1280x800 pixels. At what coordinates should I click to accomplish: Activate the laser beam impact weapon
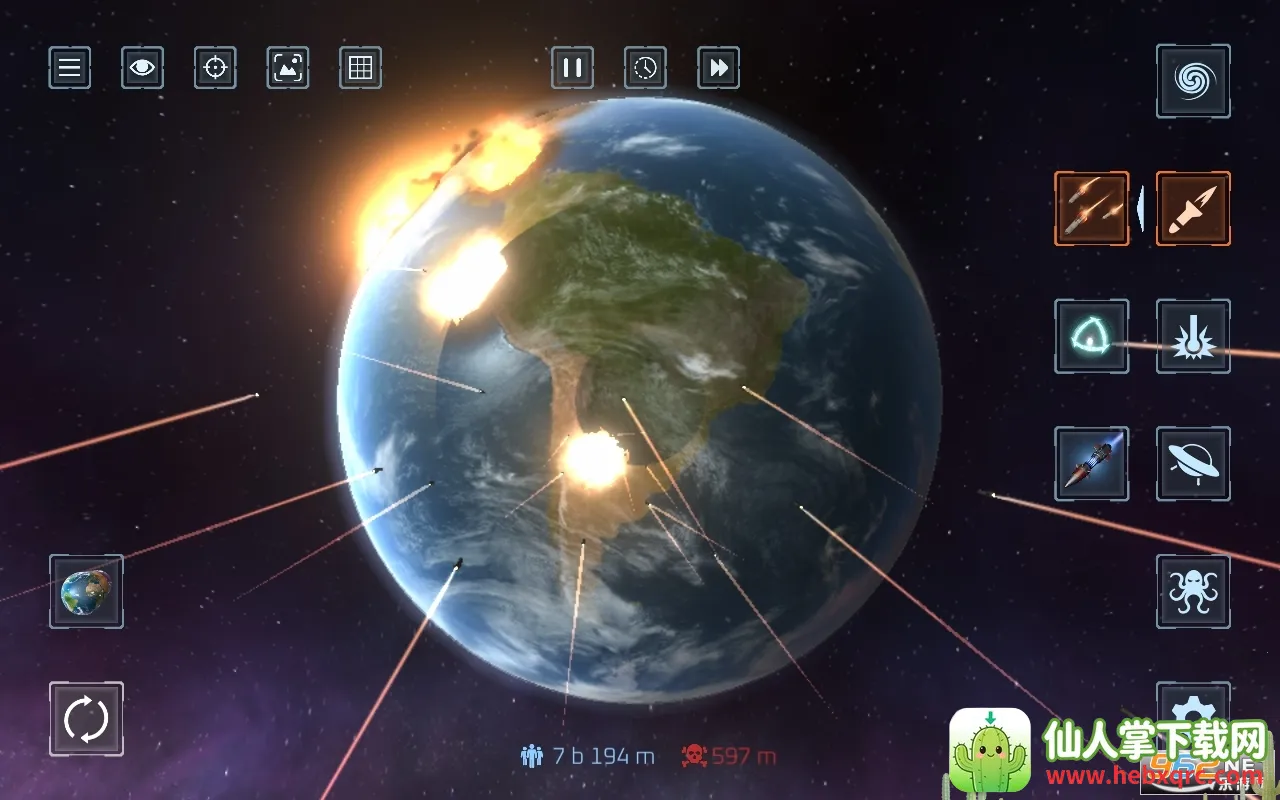point(1193,336)
